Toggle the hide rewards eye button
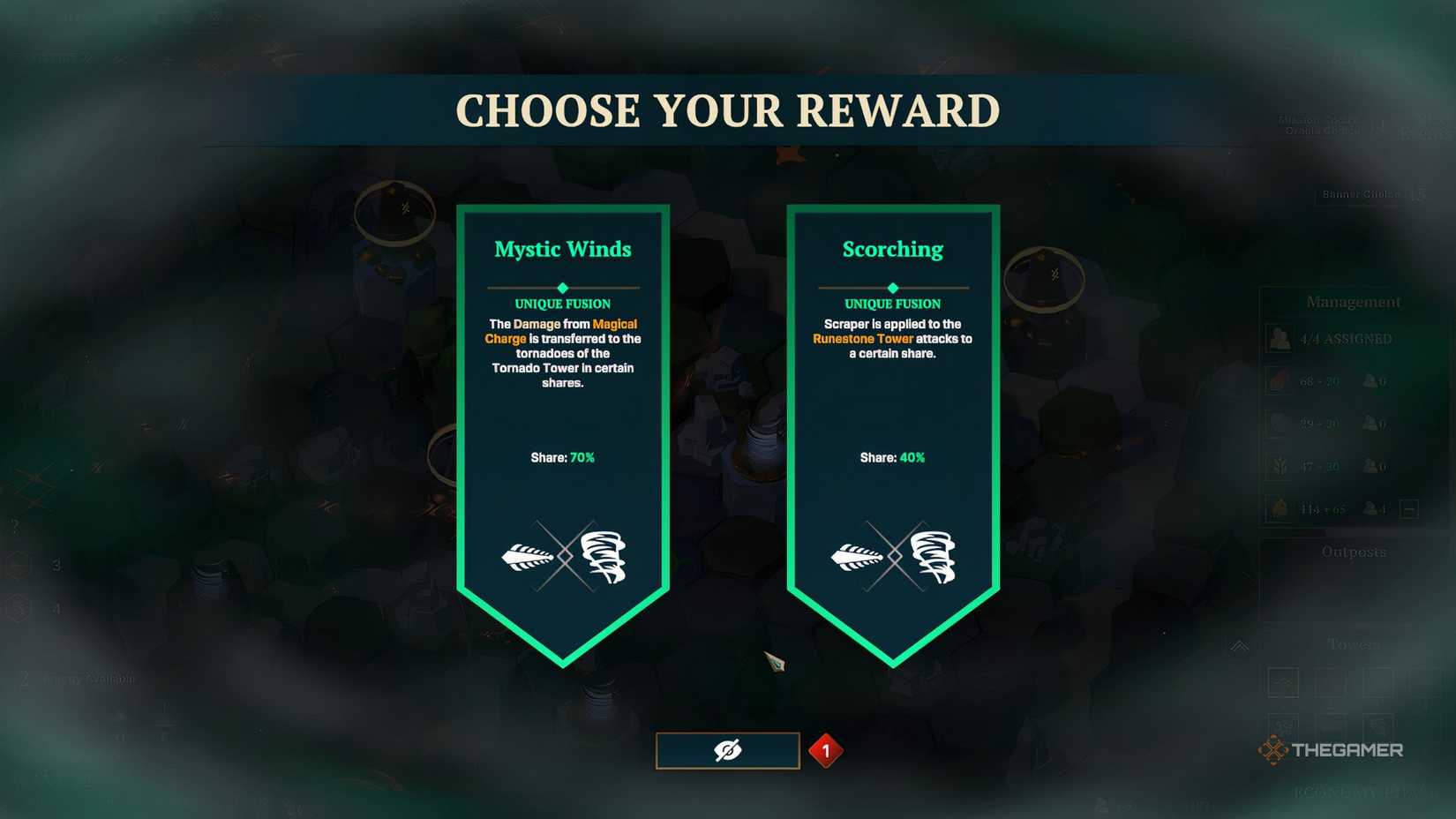 pyautogui.click(x=727, y=749)
